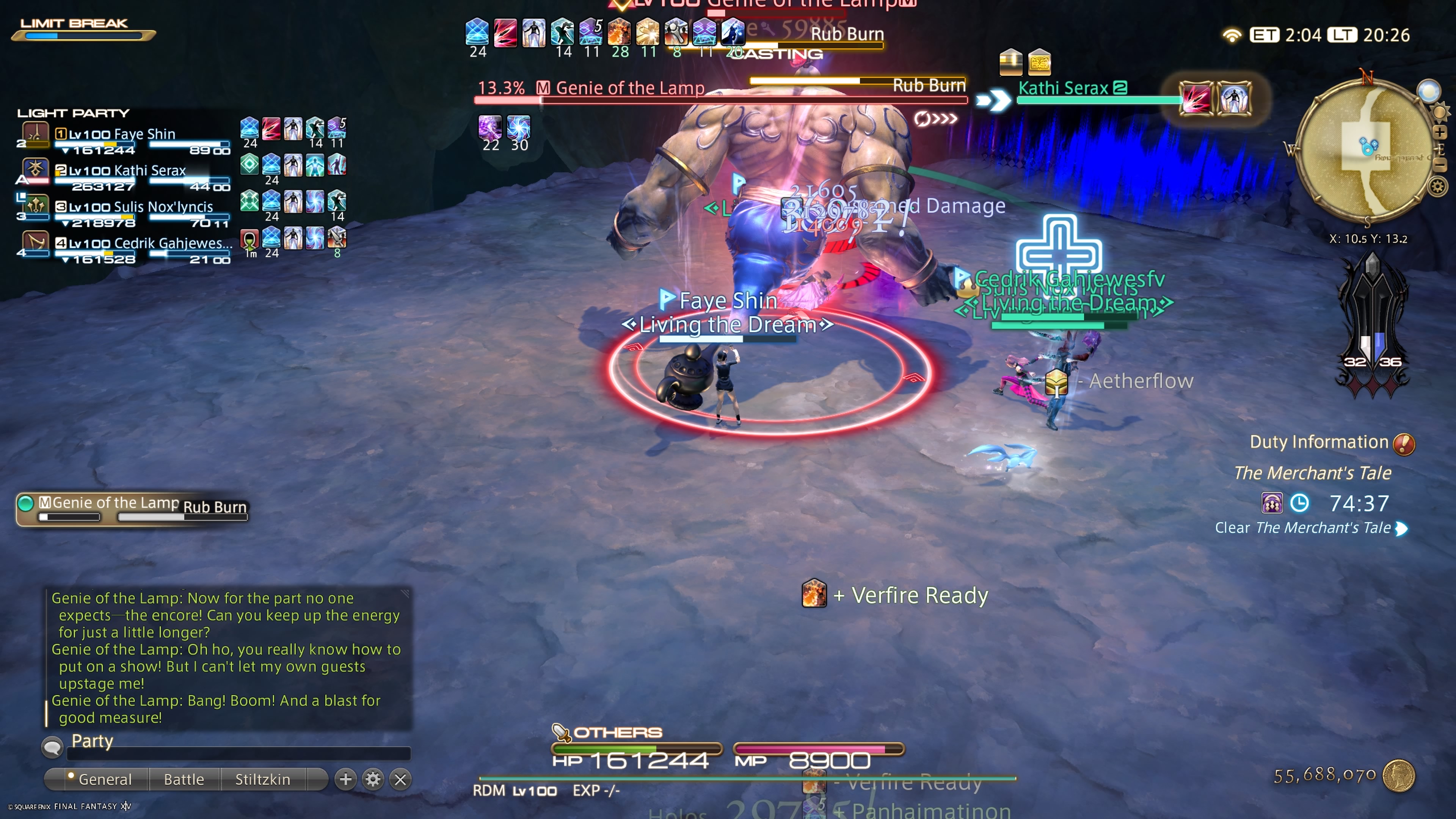Zoom in the minimap with plus button
The image size is (1456, 819).
tap(1439, 132)
